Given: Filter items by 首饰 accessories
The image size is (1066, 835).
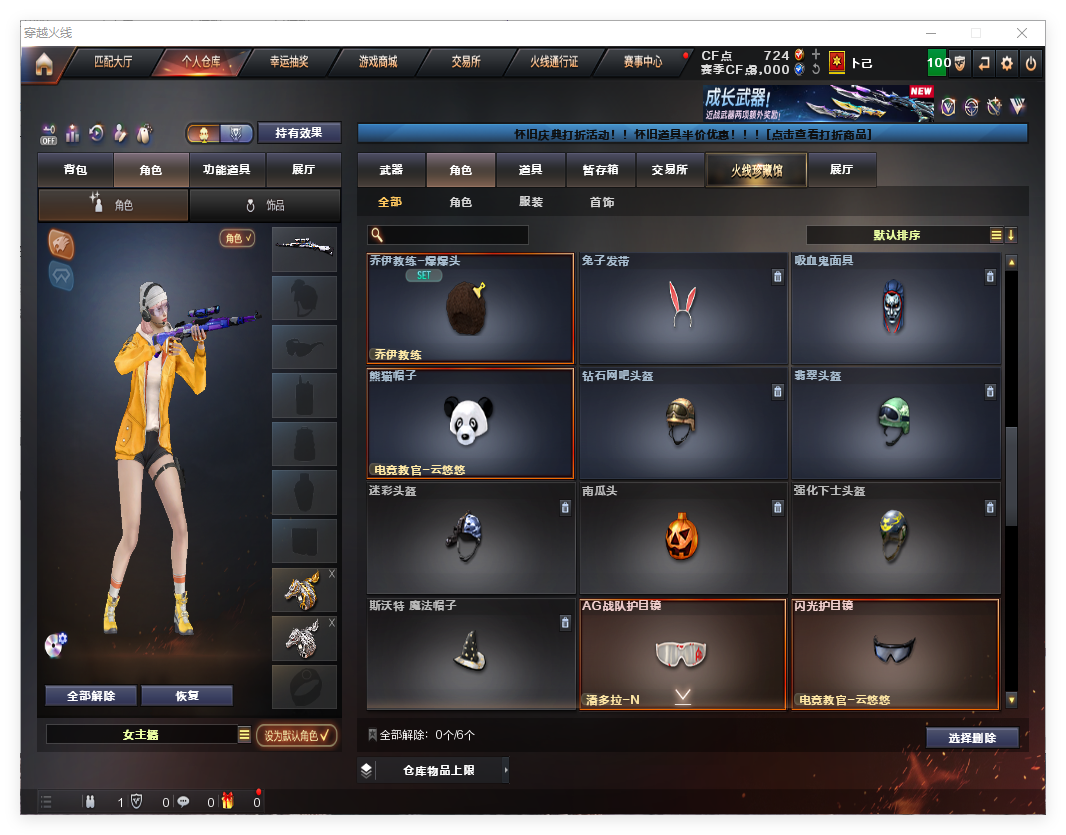Looking at the screenshot, I should (602, 202).
